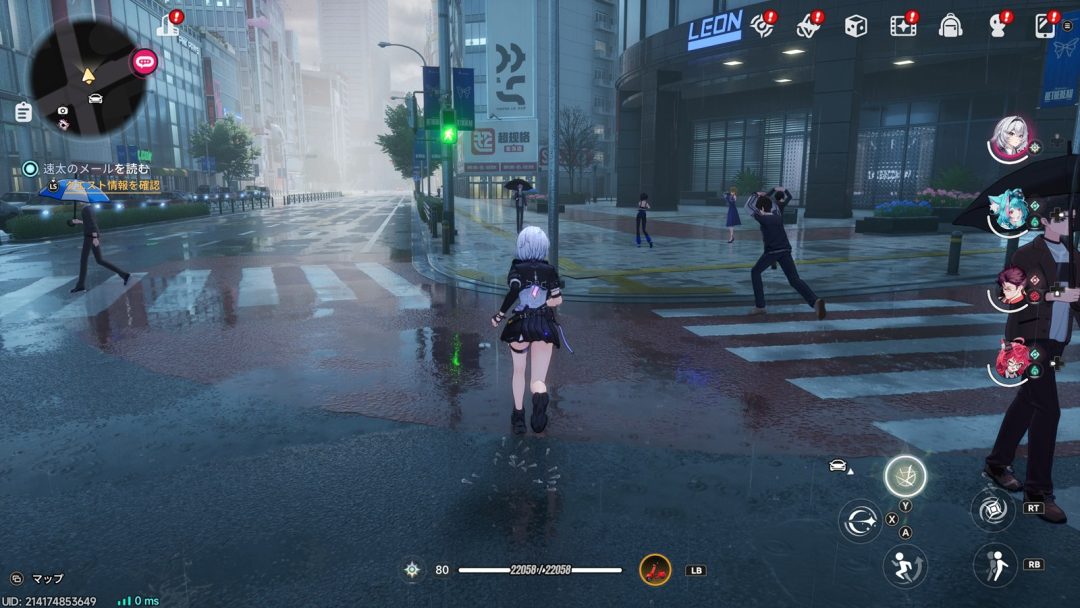The image size is (1080, 608).
Task: Open the smartphone icon menu
Action: pyautogui.click(x=1046, y=25)
